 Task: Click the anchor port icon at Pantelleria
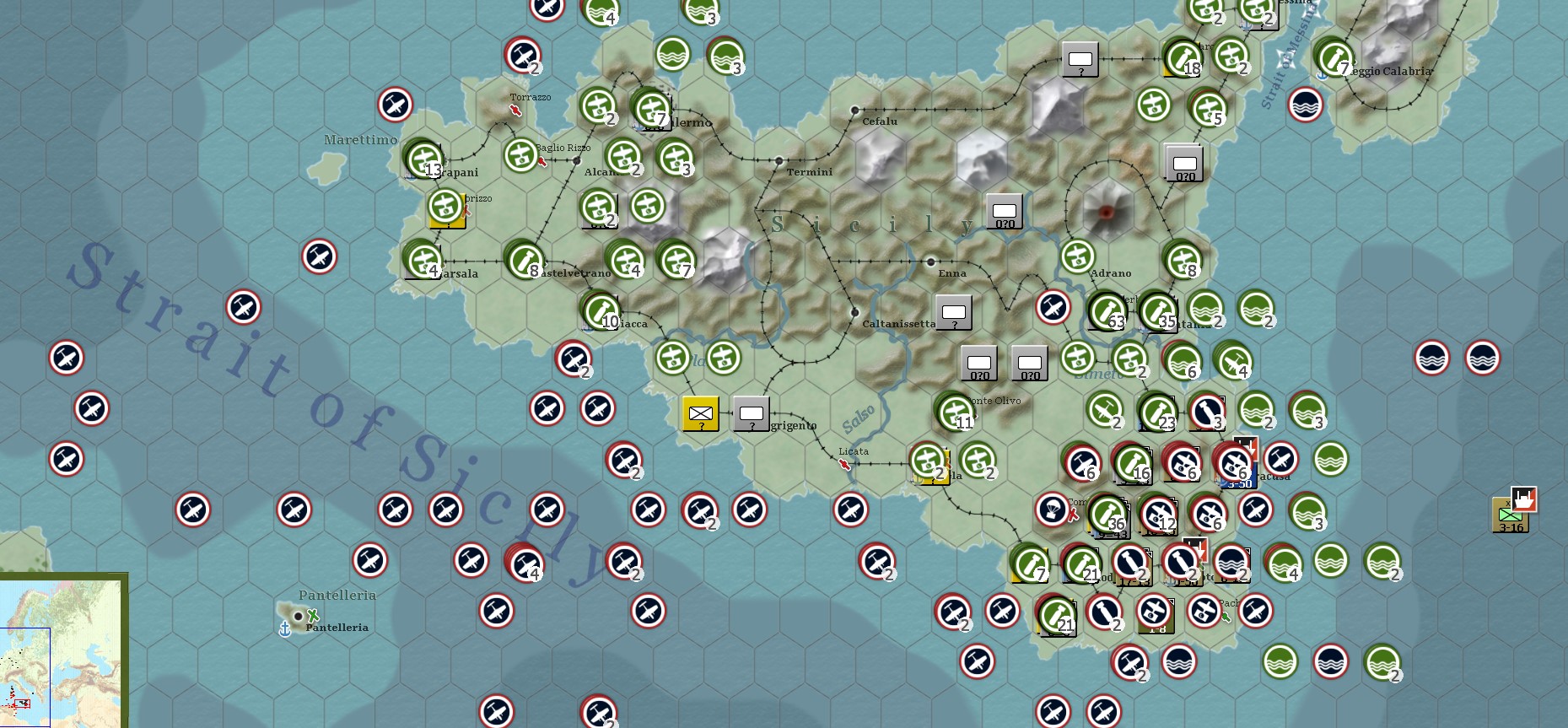[286, 628]
